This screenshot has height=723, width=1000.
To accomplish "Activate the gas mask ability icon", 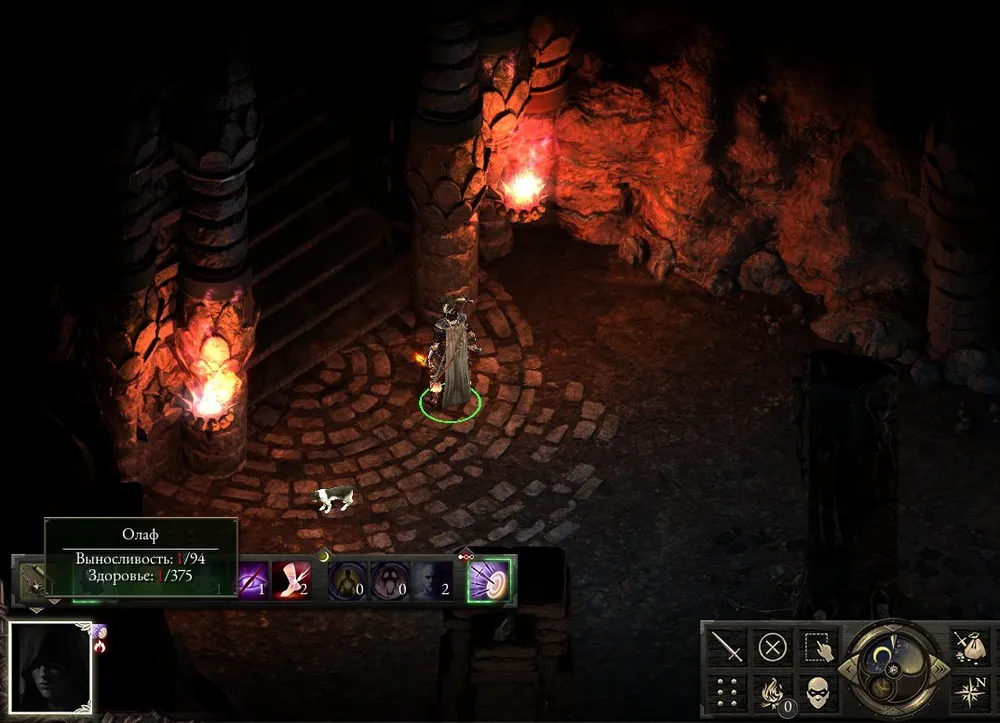I will 389,580.
